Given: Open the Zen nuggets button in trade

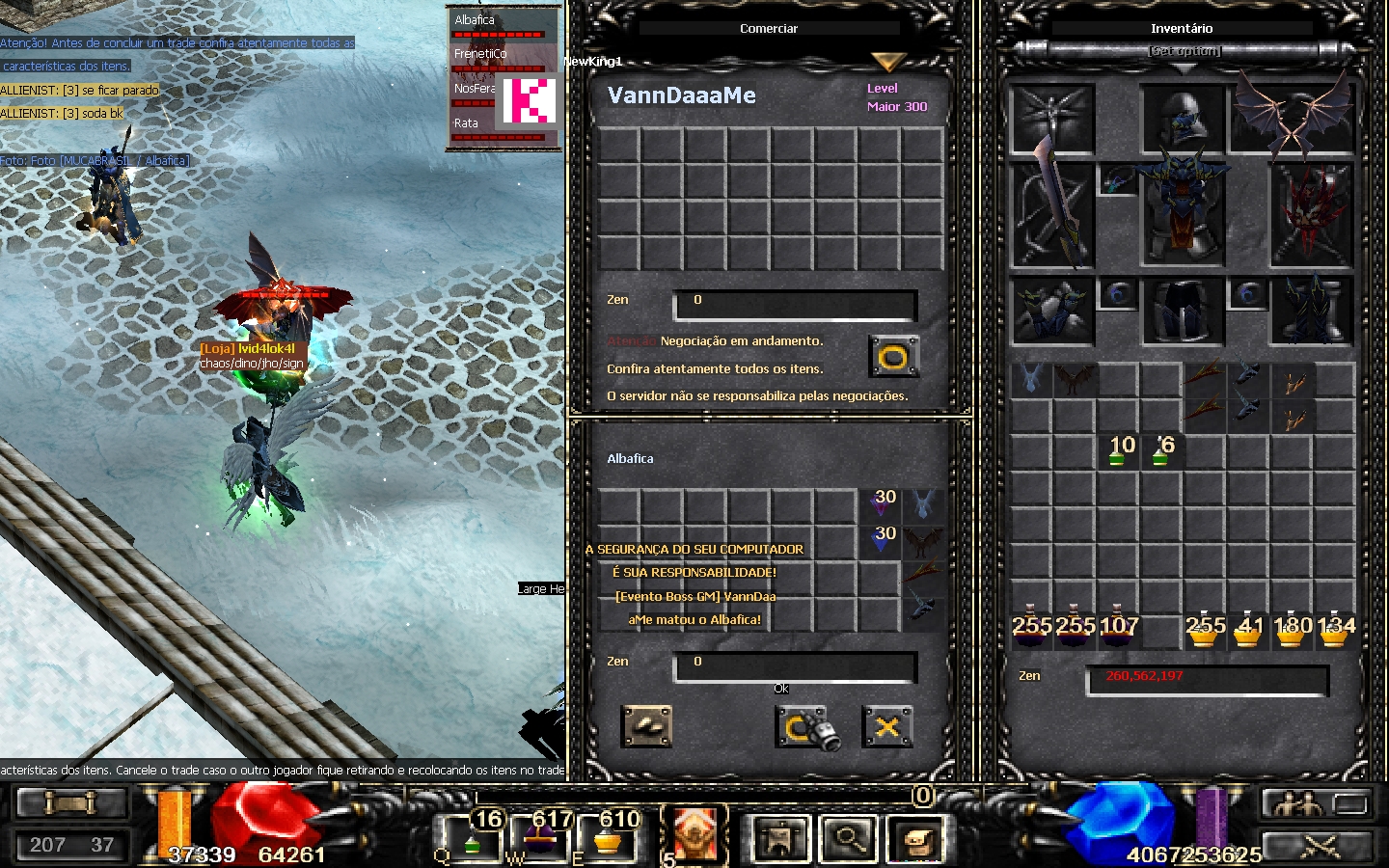Looking at the screenshot, I should click(x=647, y=727).
